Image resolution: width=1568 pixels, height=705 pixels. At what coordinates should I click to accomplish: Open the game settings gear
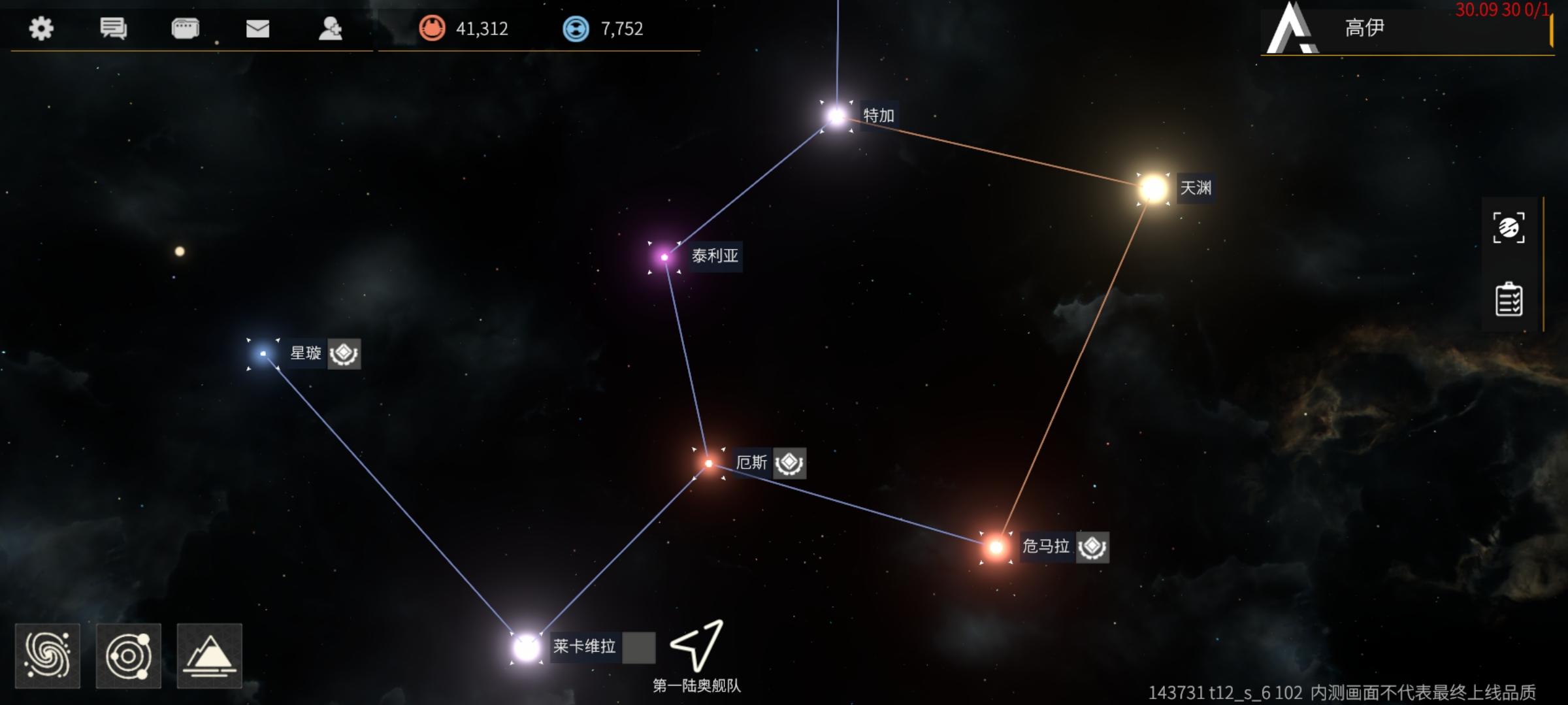(x=41, y=29)
